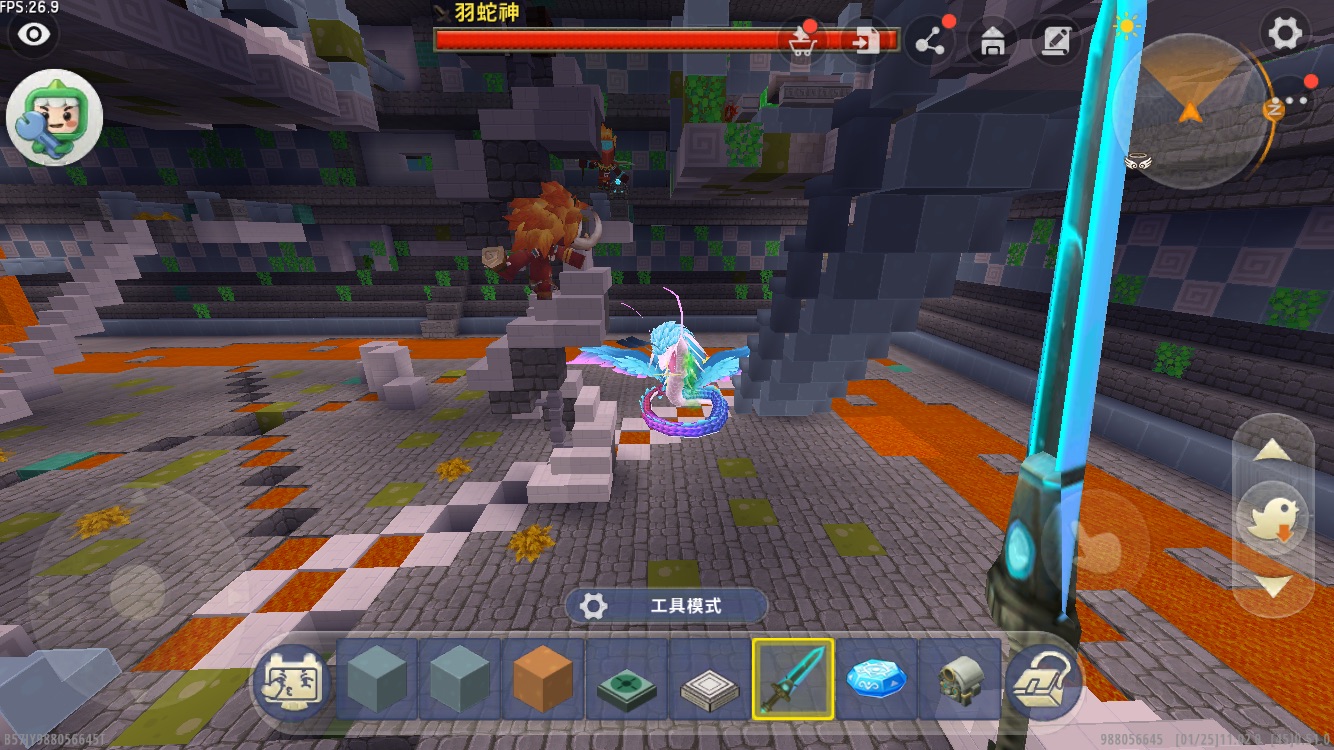Tap the fly-up arrow button
Screen dimensions: 1334x750
pos(1272,452)
